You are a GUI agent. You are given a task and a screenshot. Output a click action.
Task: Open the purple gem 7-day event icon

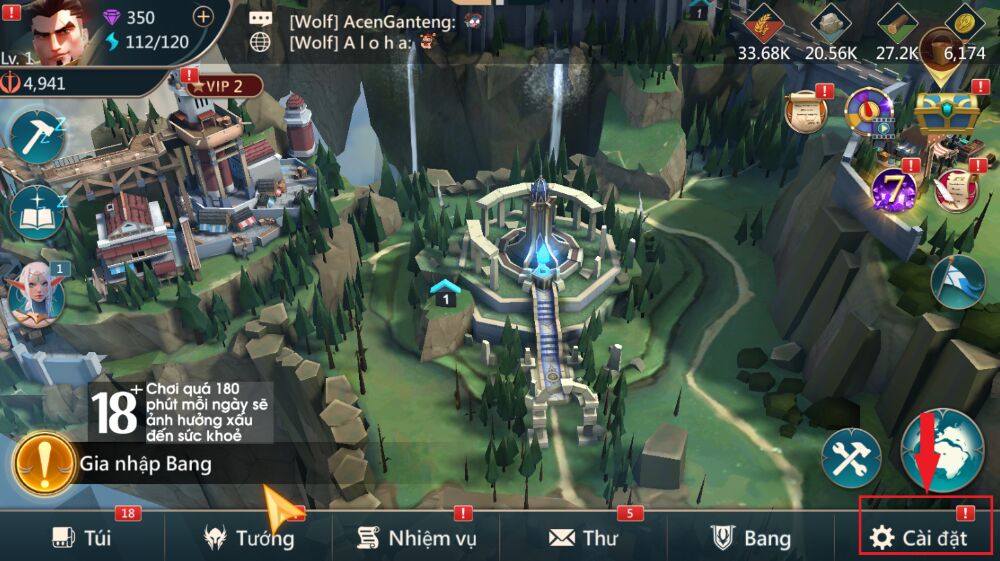click(894, 188)
